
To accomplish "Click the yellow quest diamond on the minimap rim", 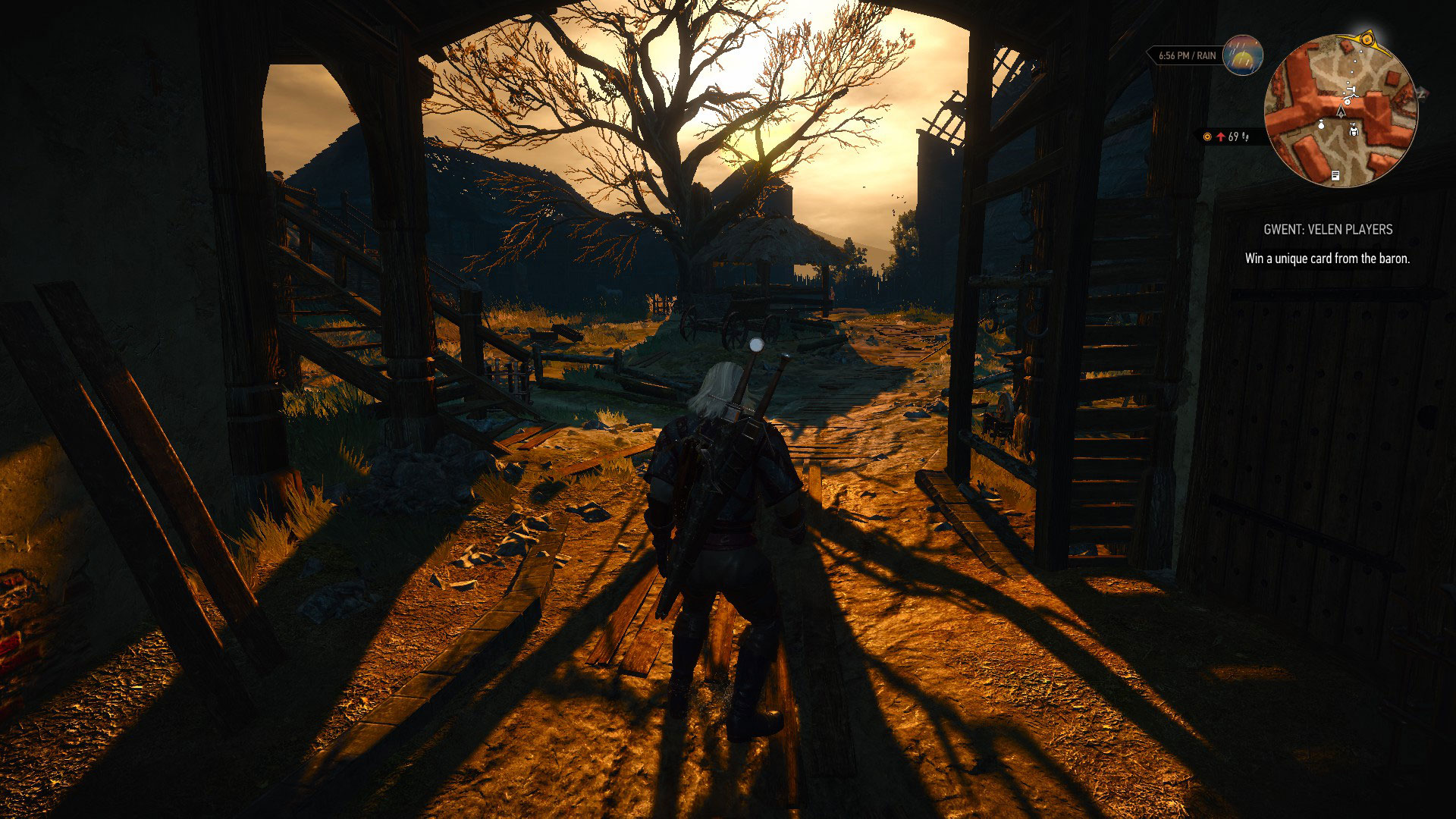I will 1367,40.
